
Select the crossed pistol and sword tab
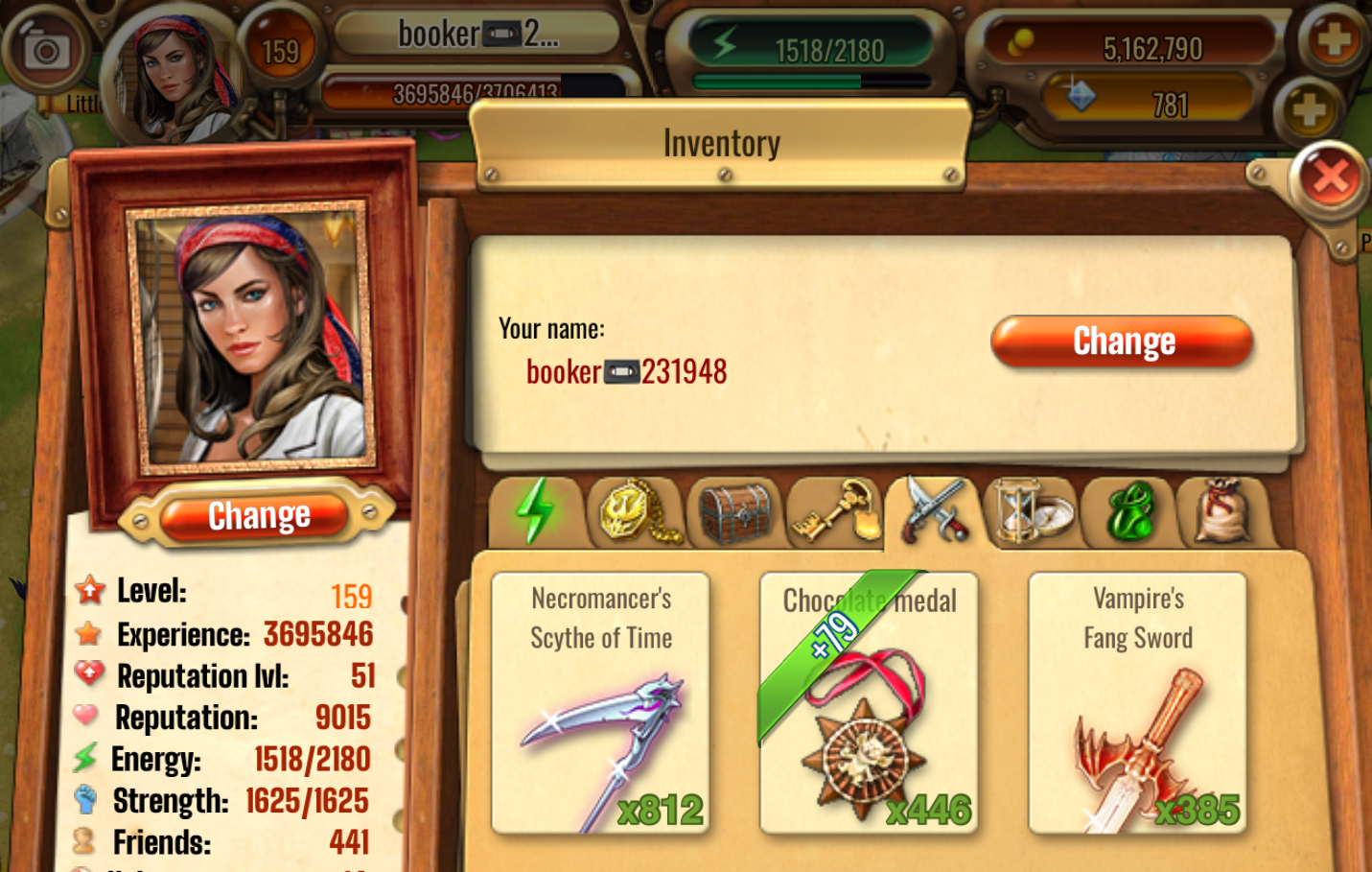pos(932,511)
